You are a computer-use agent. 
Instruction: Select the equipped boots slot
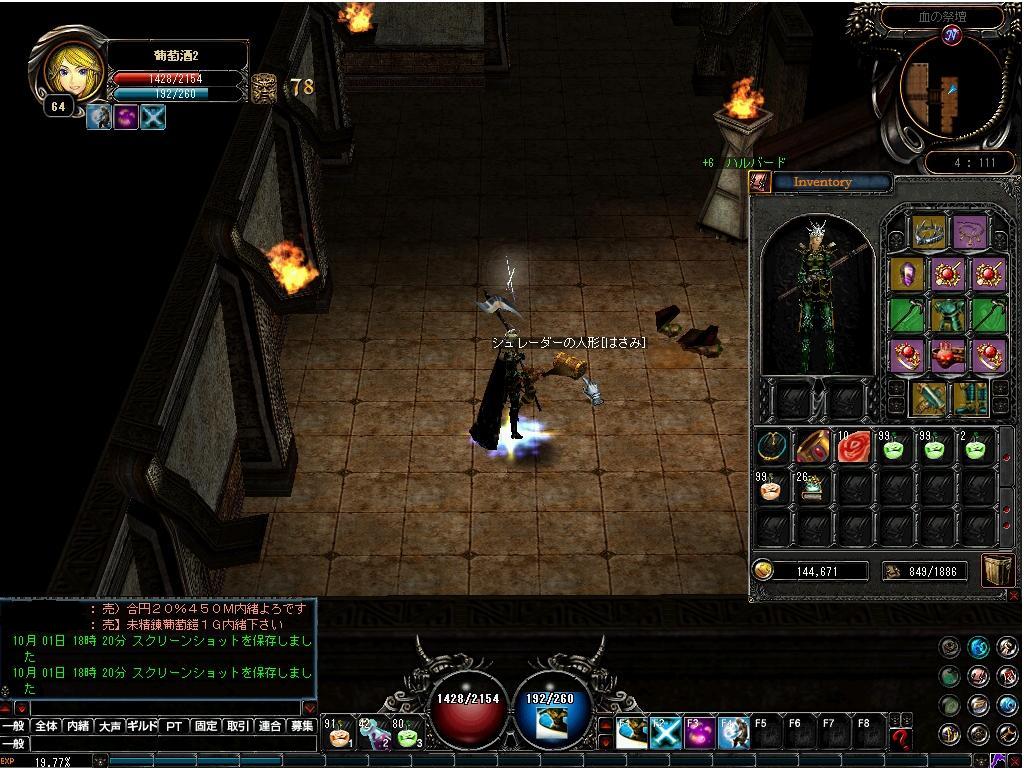[x=968, y=397]
